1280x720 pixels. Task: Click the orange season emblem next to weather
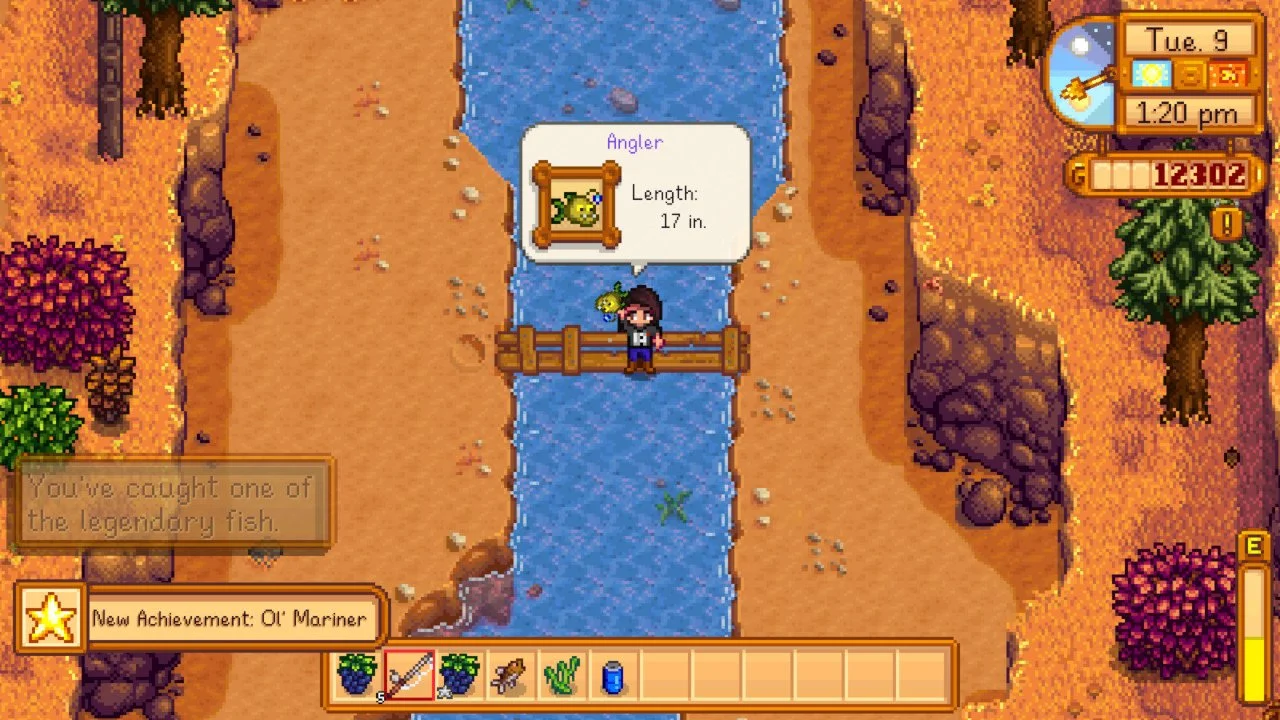[x=1188, y=75]
